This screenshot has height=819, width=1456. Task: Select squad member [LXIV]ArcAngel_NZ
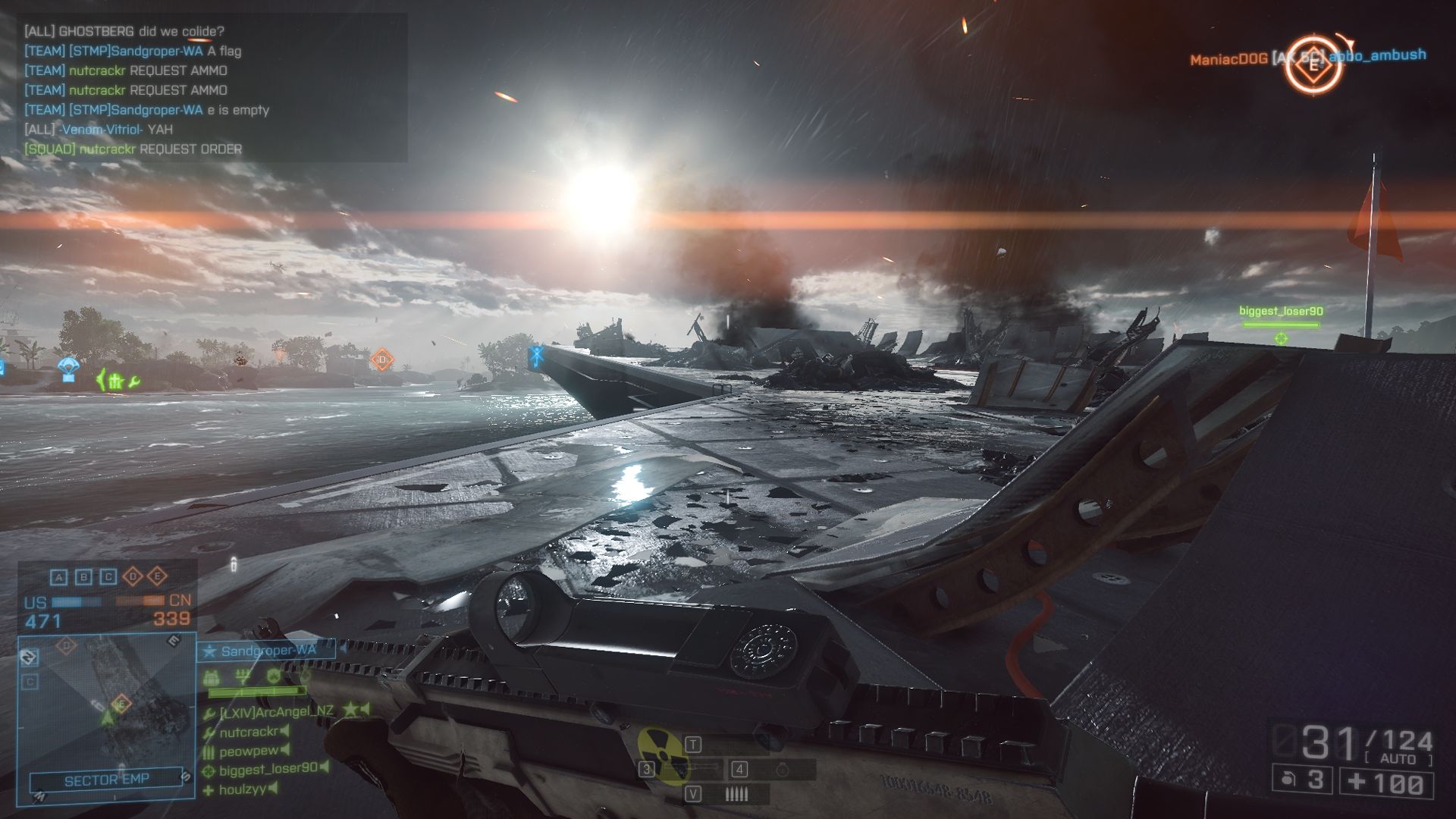(276, 711)
